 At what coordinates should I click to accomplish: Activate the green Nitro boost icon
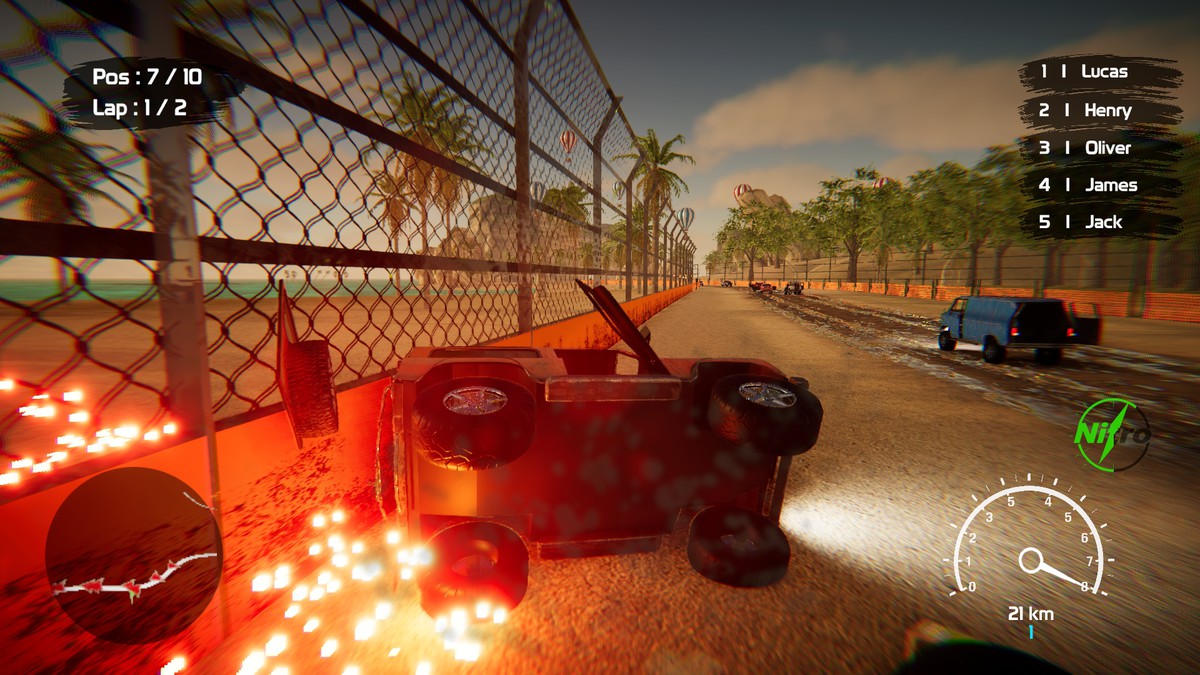click(x=1112, y=435)
